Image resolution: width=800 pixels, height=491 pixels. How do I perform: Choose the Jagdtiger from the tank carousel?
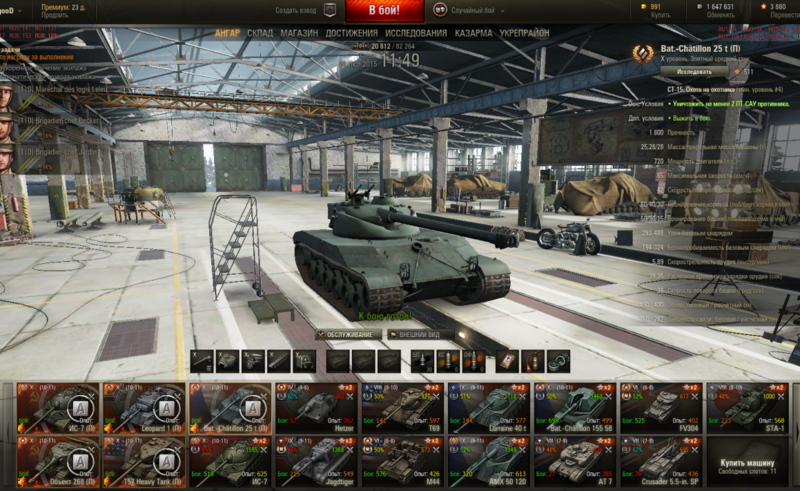click(318, 459)
